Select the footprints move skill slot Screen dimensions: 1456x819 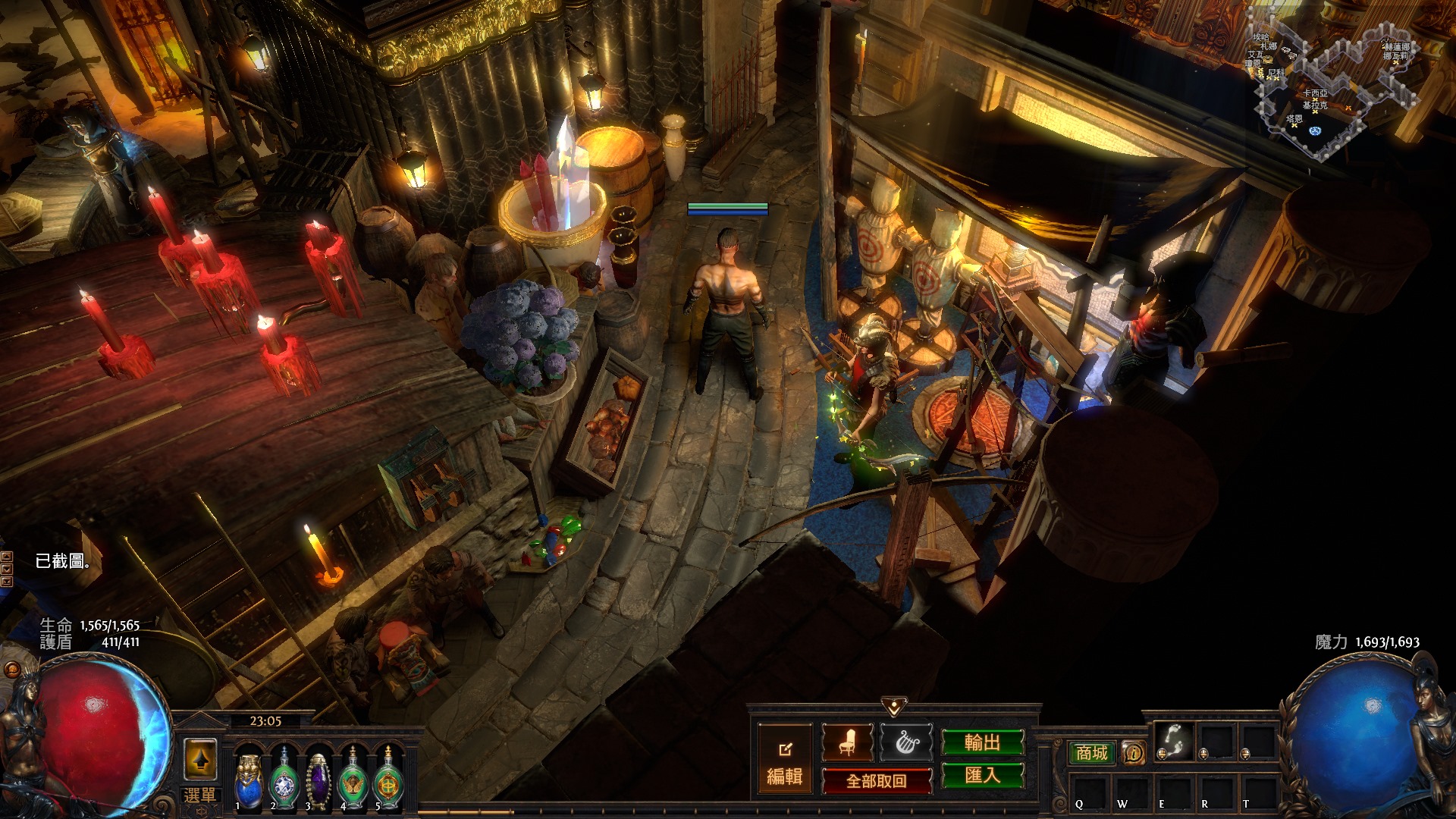click(x=1173, y=741)
